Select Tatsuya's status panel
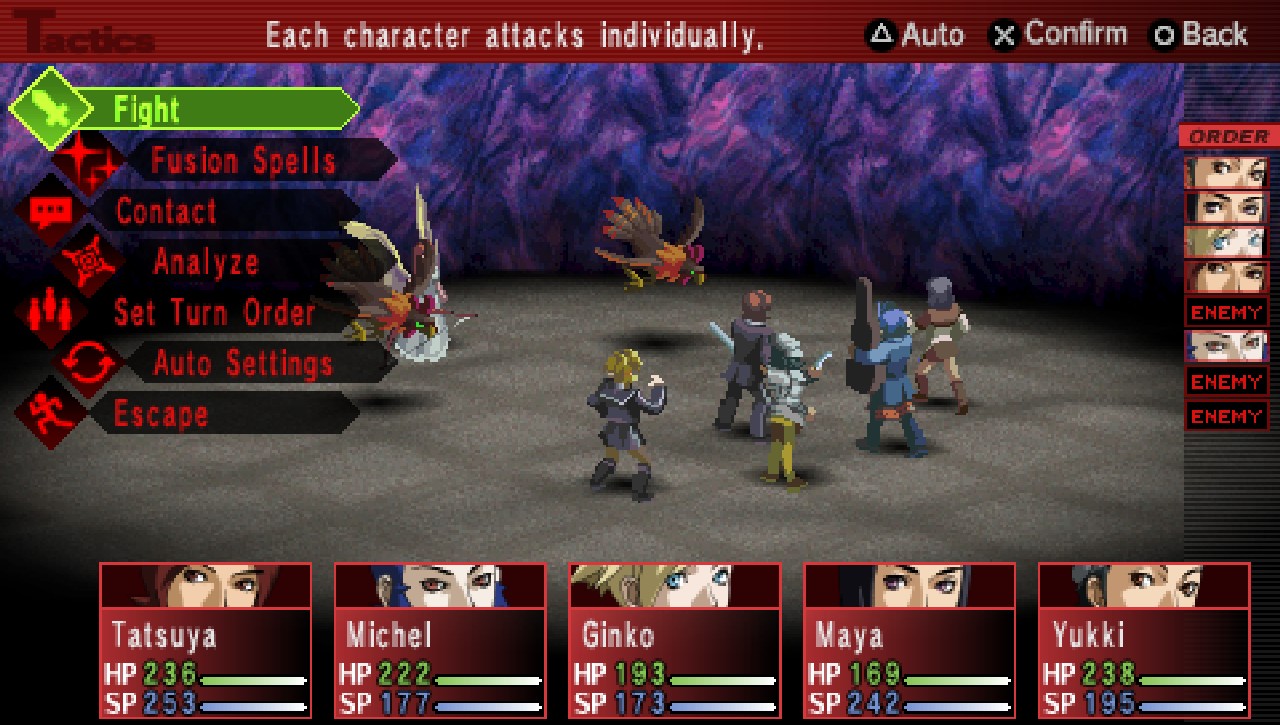Image resolution: width=1280 pixels, height=725 pixels. click(205, 640)
